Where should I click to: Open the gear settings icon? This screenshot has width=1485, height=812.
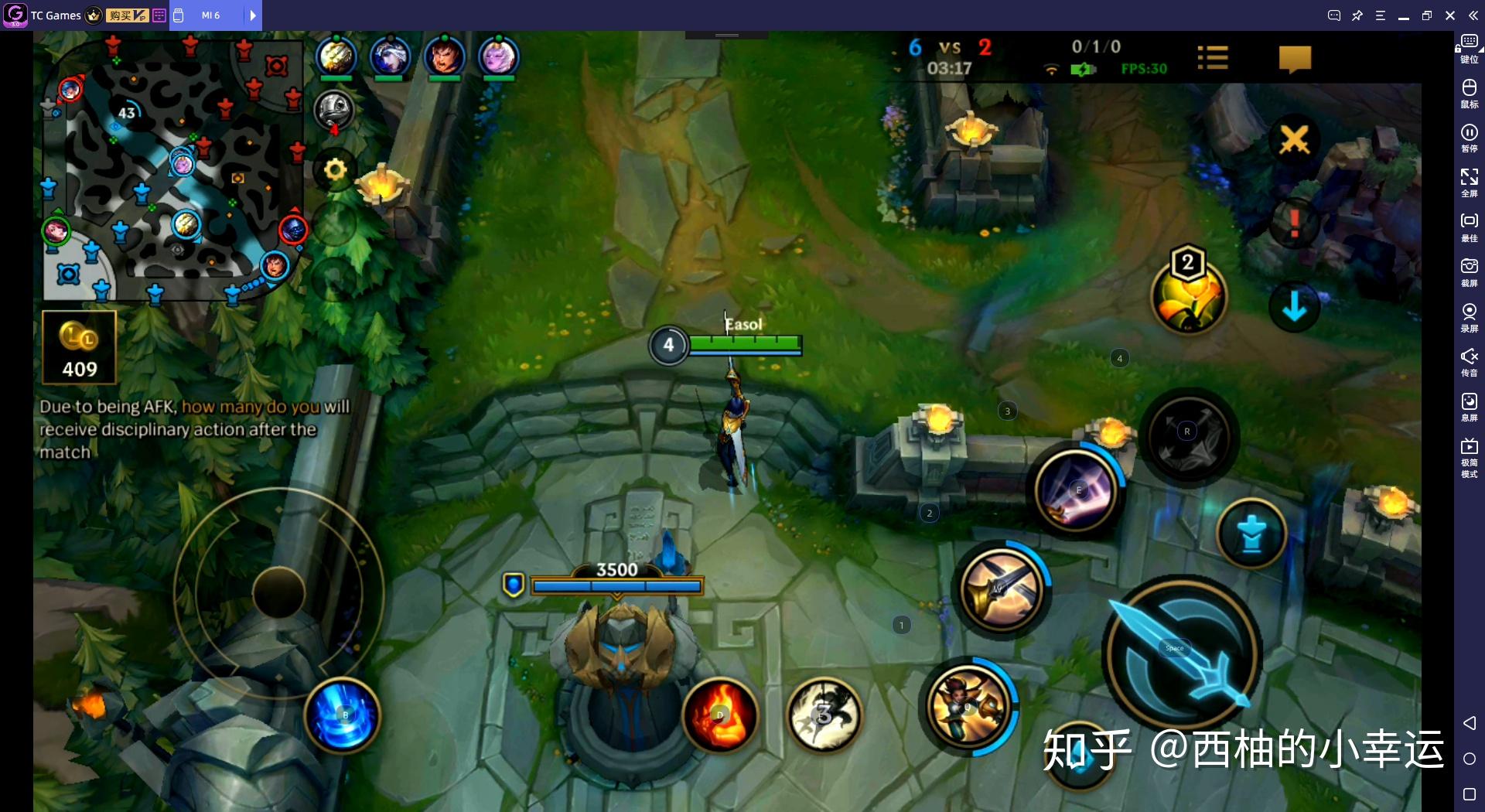(x=335, y=169)
